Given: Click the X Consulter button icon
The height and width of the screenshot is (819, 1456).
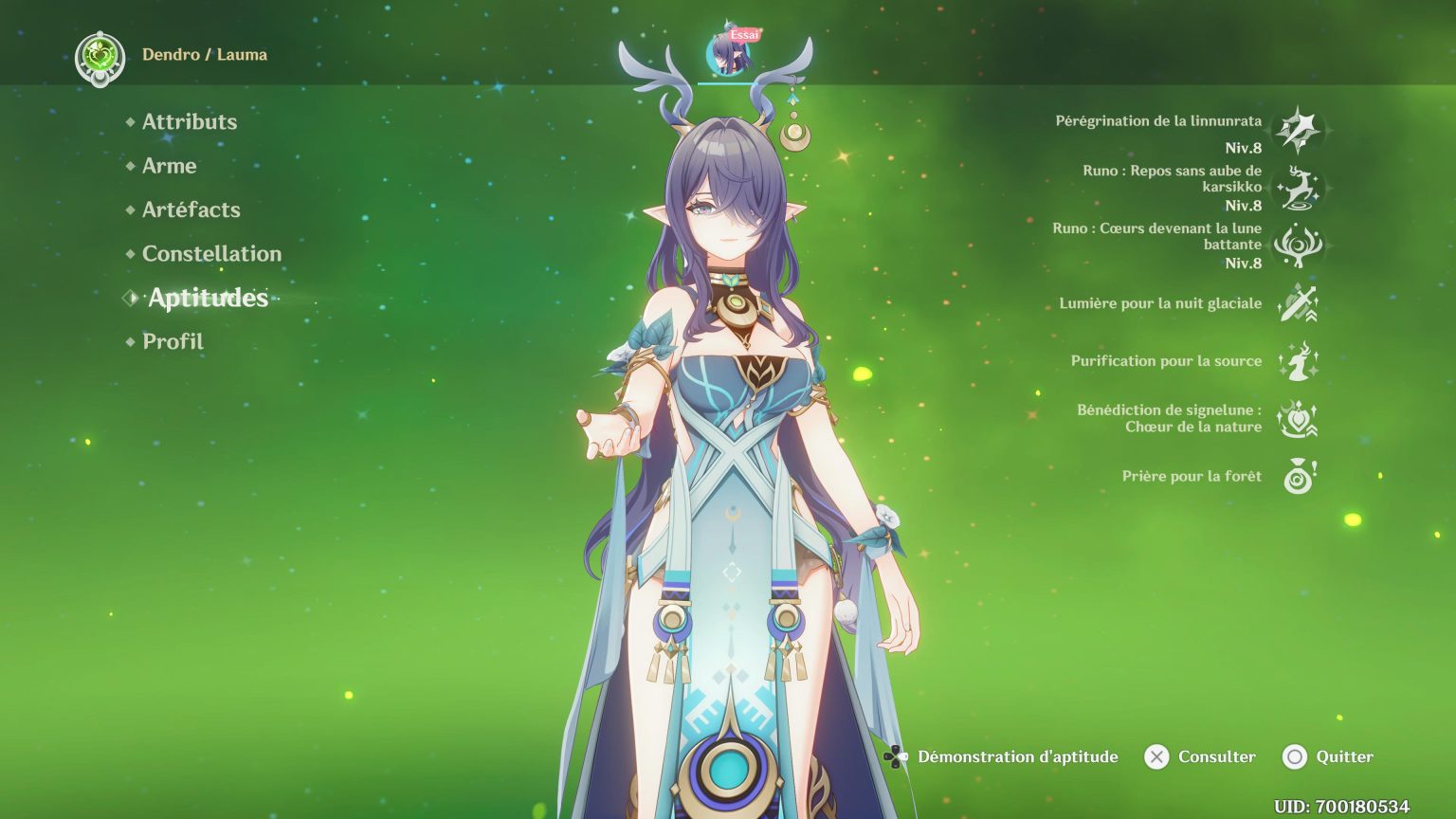Looking at the screenshot, I should point(1156,756).
